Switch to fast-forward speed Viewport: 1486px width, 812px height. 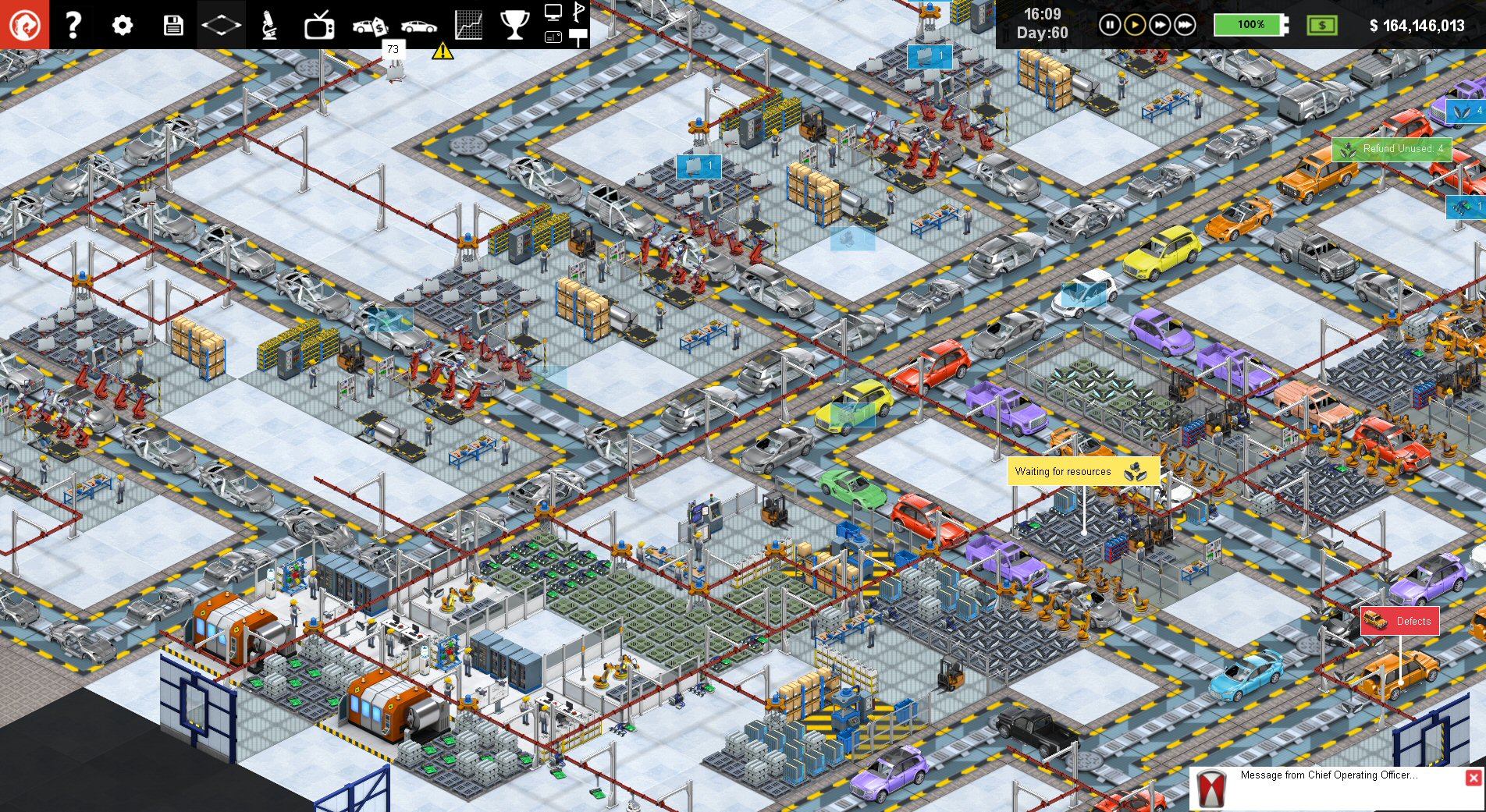pos(1160,25)
